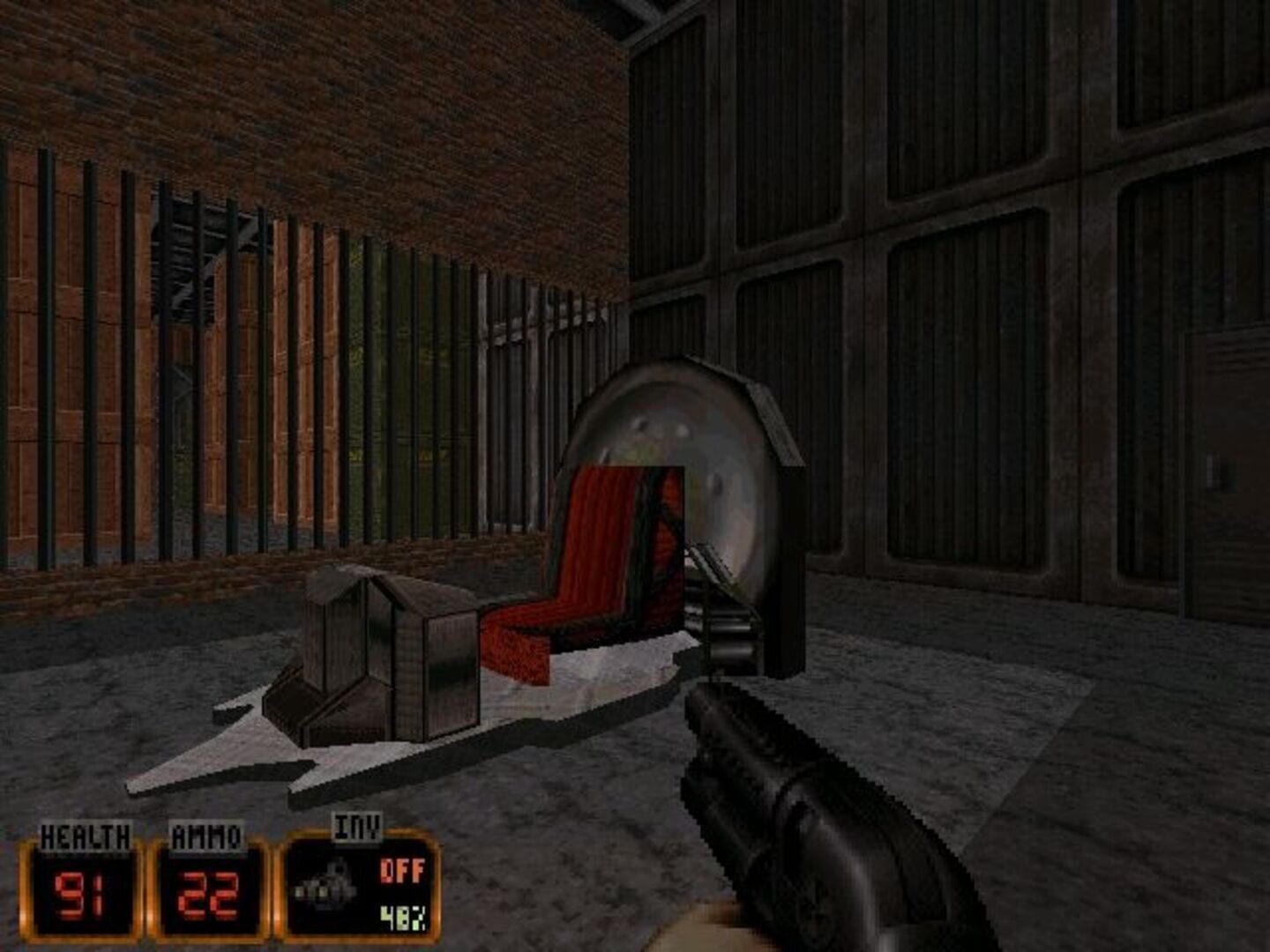The image size is (1270, 952).
Task: Select the HEALTH counter showing 91
Action: pos(81,892)
